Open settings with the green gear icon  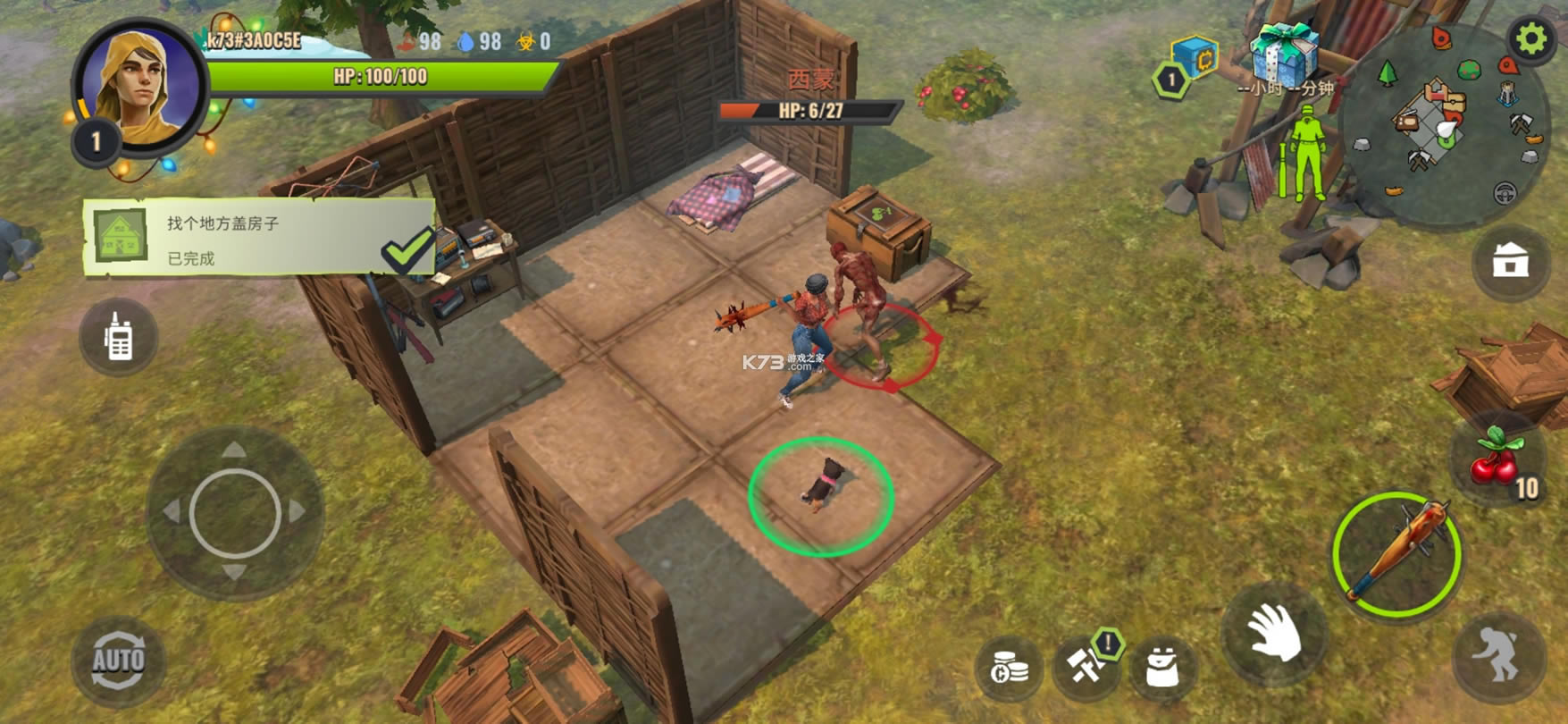1530,39
